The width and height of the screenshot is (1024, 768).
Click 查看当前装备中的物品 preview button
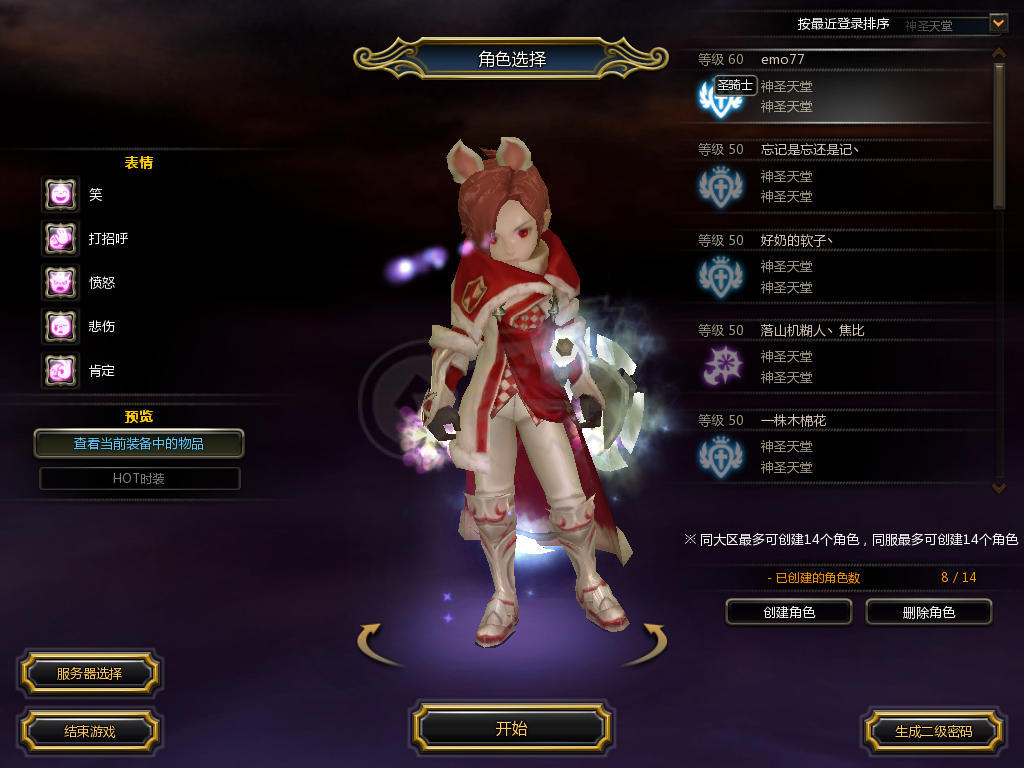click(139, 443)
